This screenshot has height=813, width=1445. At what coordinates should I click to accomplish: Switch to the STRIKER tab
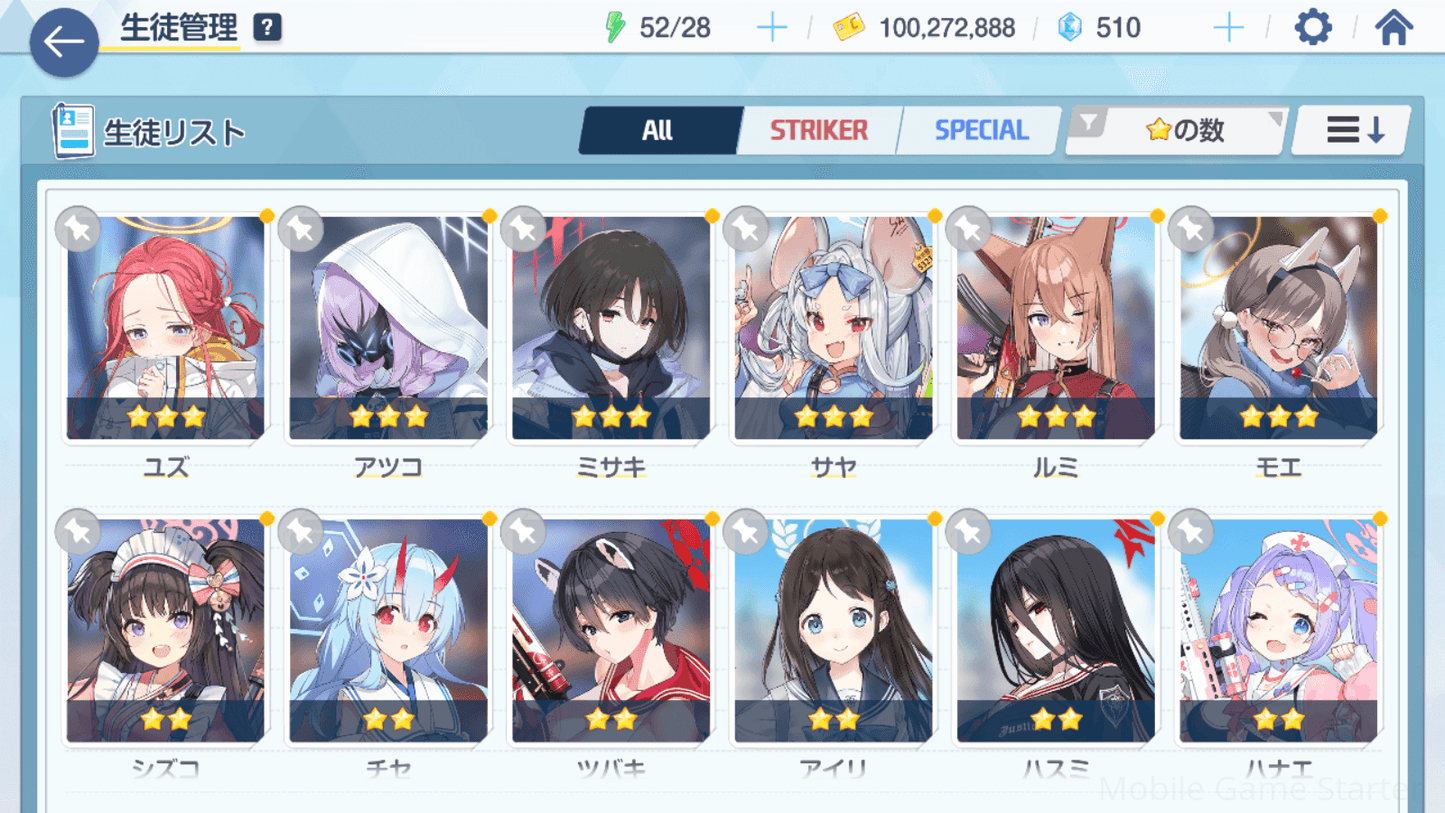[x=819, y=130]
